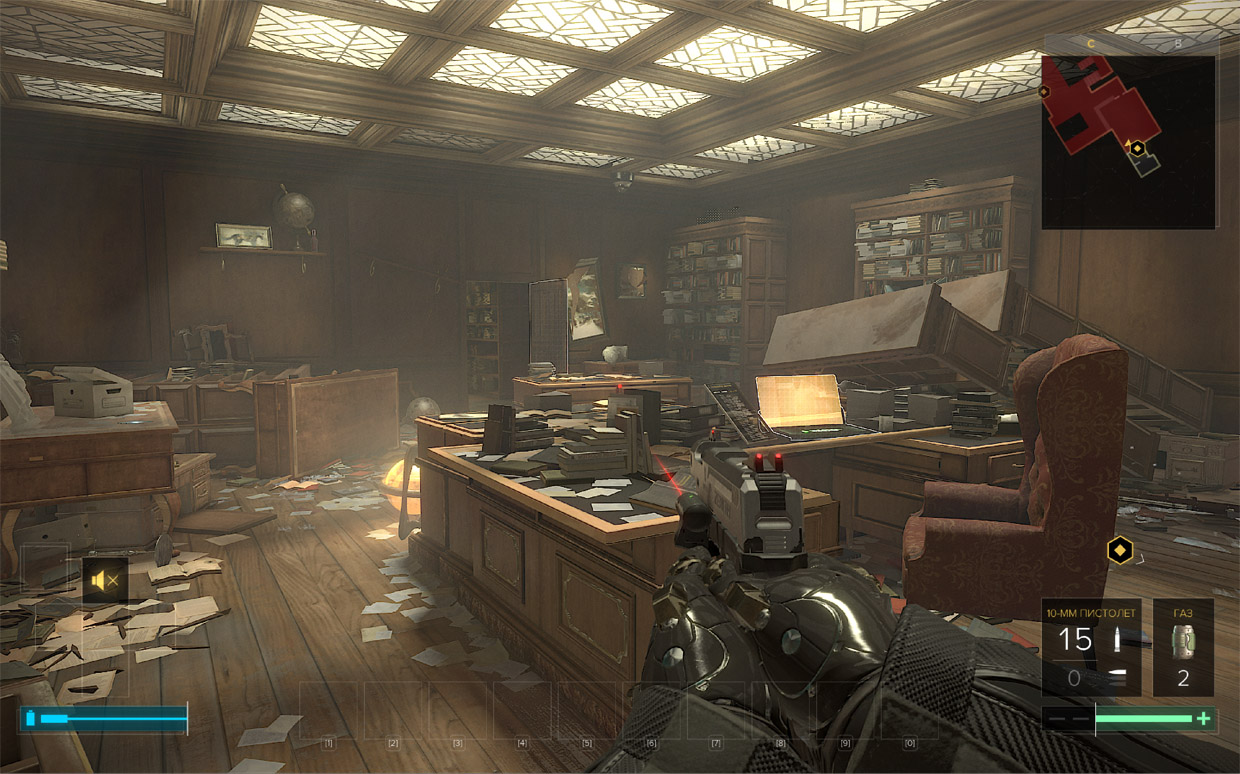Select the Газ grenade slot
The image size is (1240, 774).
1183,647
